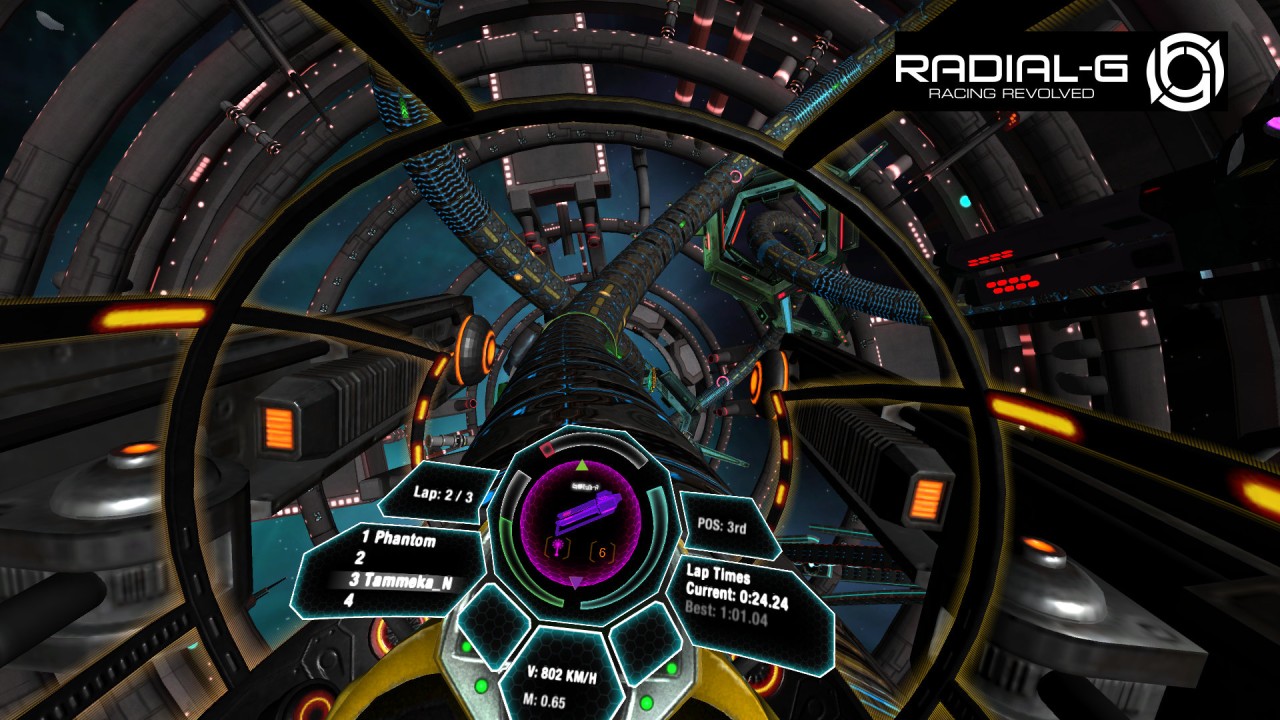Select the pink weapon pickup icon
This screenshot has height=720, width=1280.
(558, 549)
